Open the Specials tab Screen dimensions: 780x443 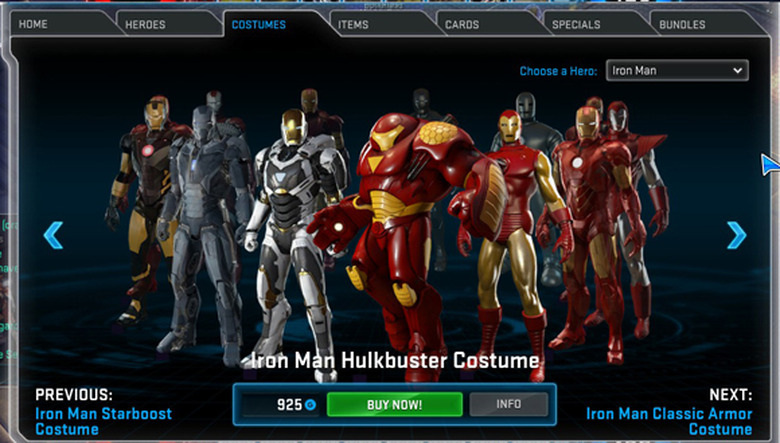coord(577,24)
